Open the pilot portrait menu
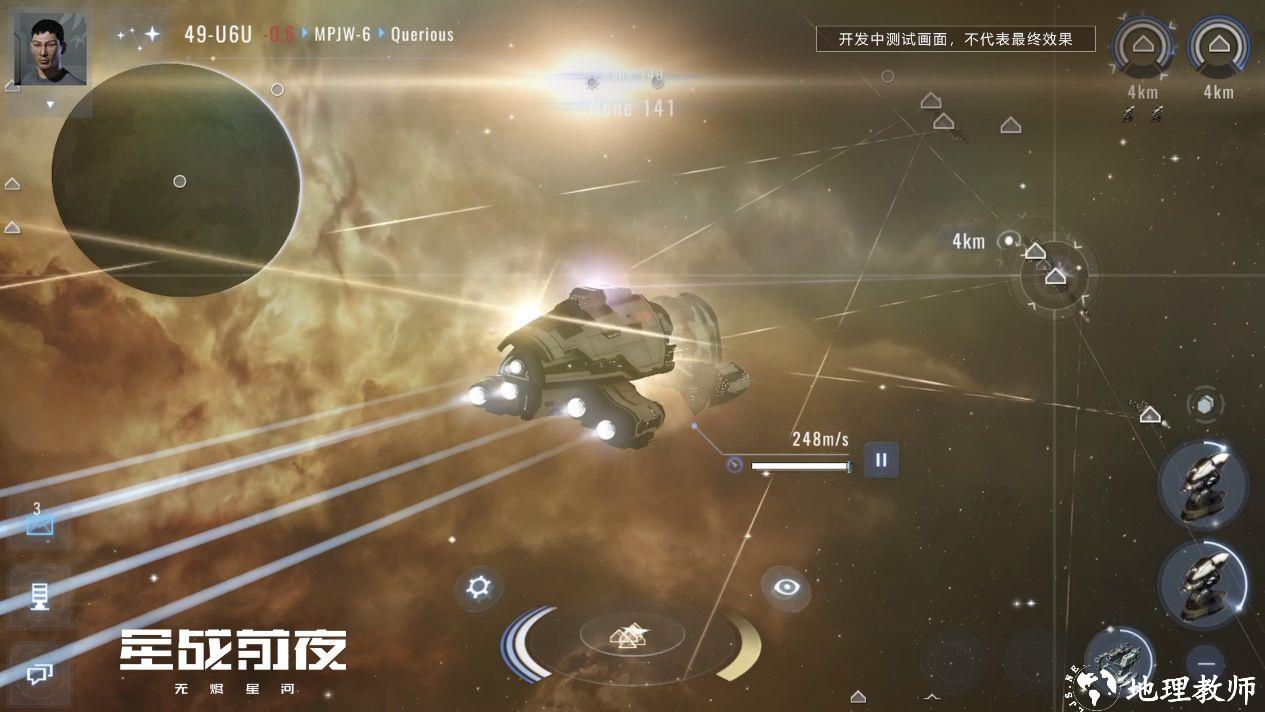The height and width of the screenshot is (712, 1265). click(50, 48)
